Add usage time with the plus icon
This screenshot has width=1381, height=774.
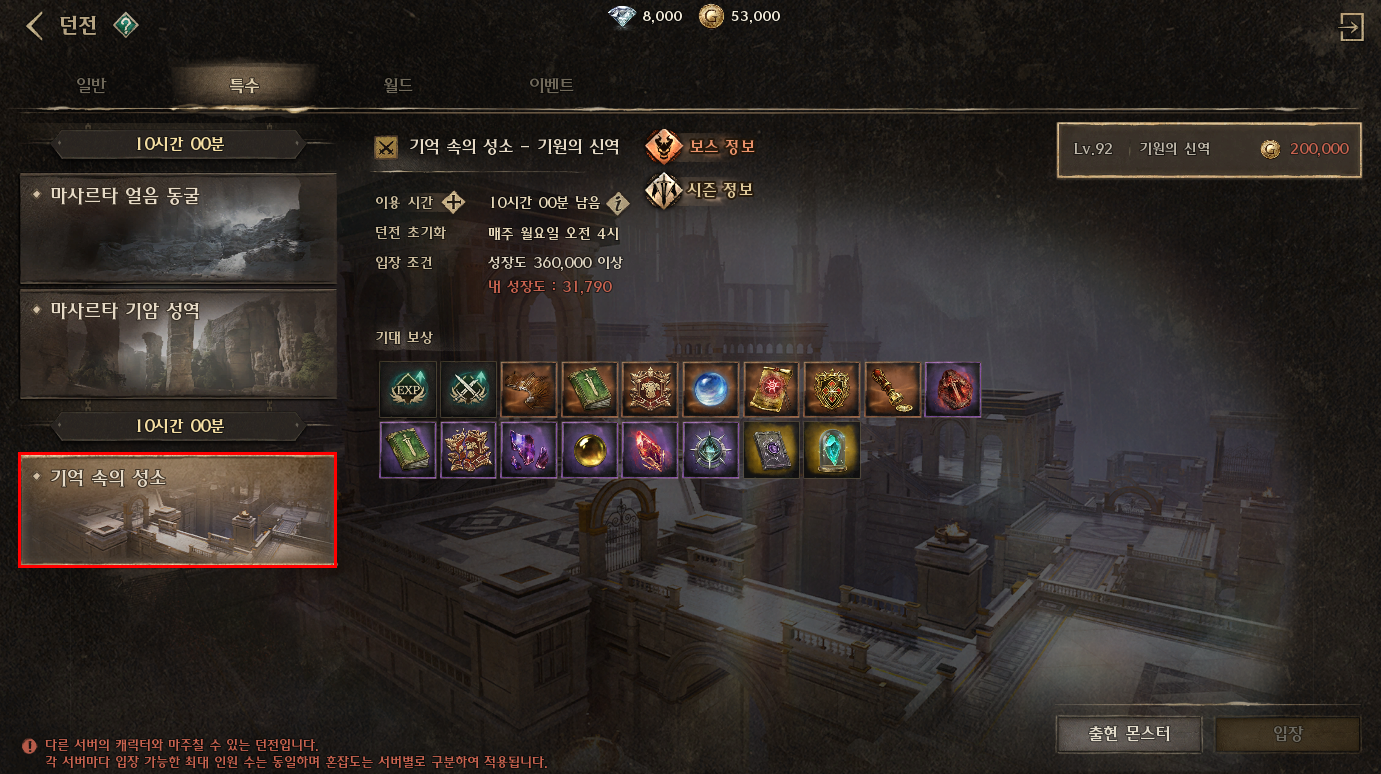[454, 203]
